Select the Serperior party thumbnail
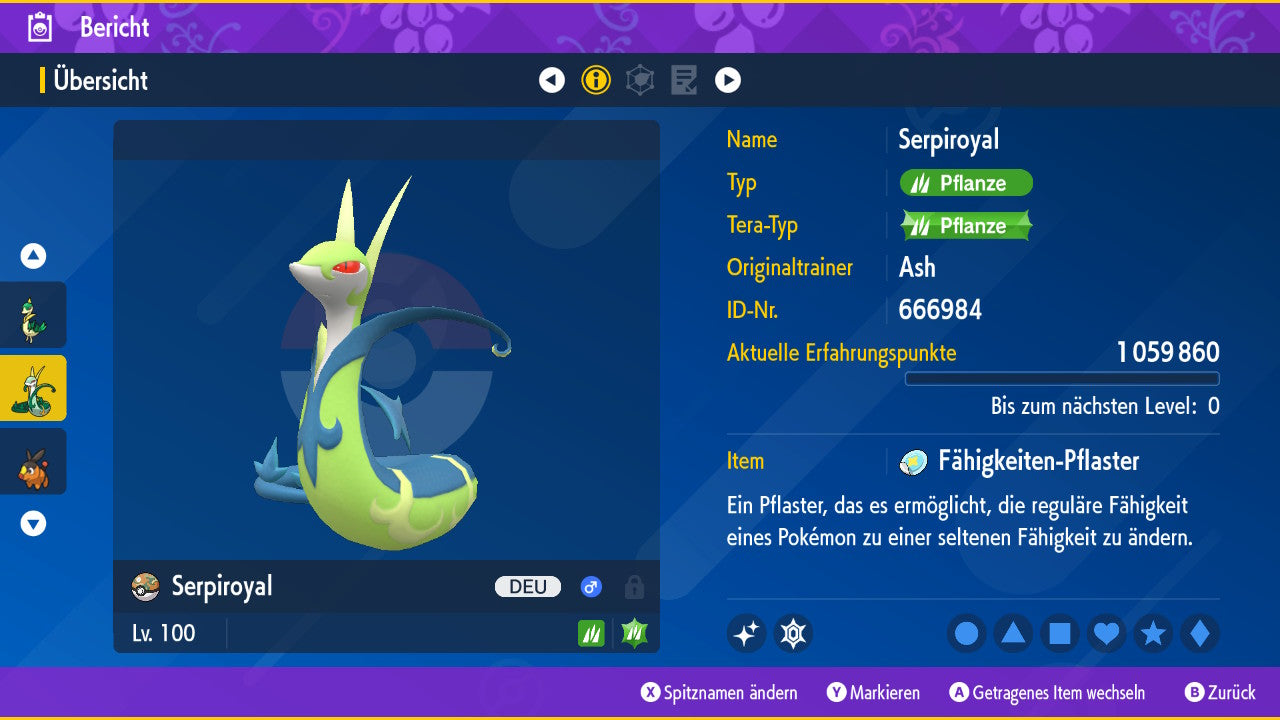This screenshot has height=720, width=1280. pos(33,388)
